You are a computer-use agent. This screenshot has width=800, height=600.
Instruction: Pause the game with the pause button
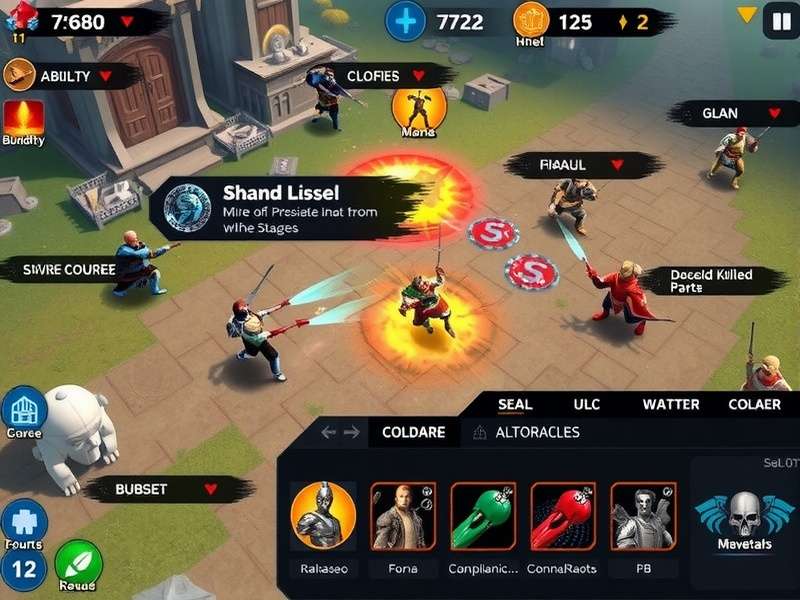[x=777, y=20]
